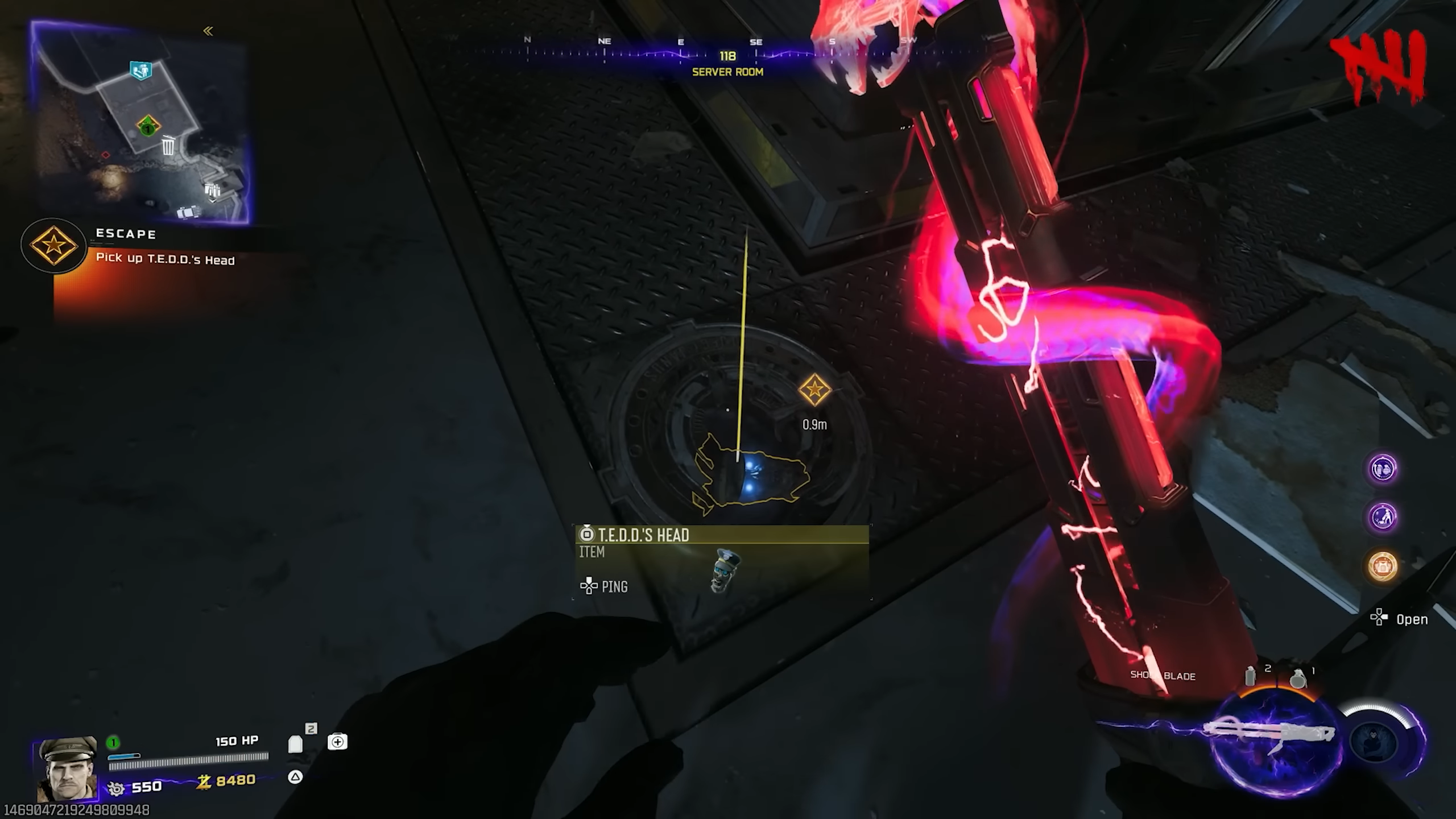Collapse the minimap with the double chevron
The height and width of the screenshot is (819, 1456).
(209, 31)
